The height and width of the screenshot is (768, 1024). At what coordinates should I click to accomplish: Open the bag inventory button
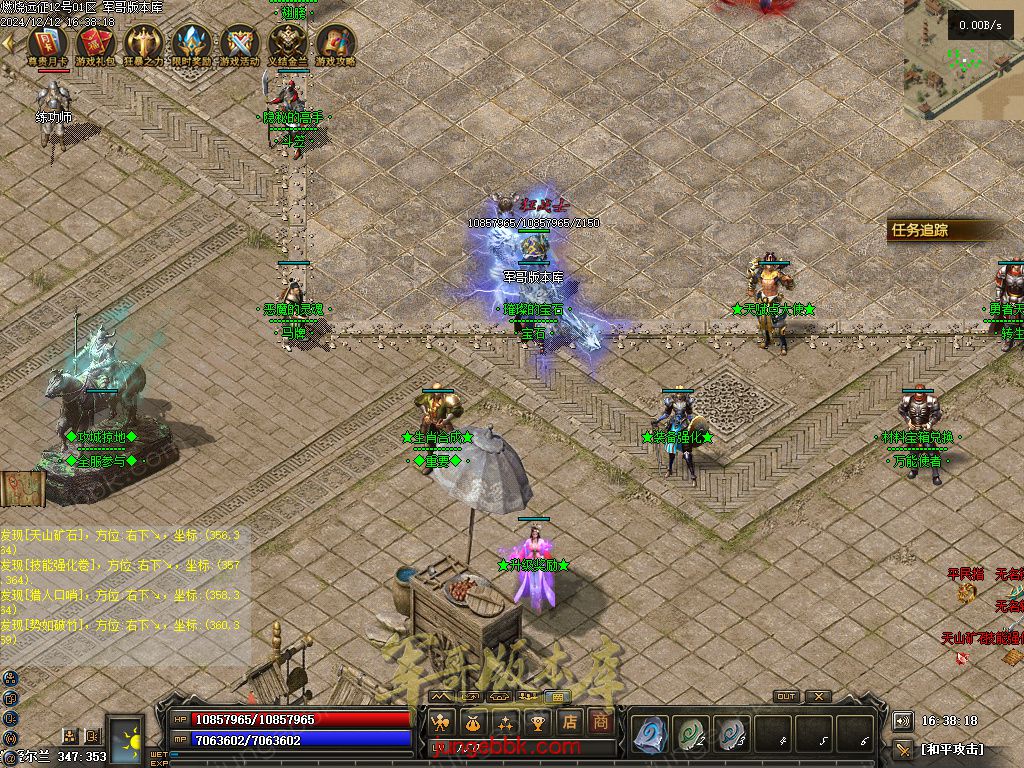(472, 722)
